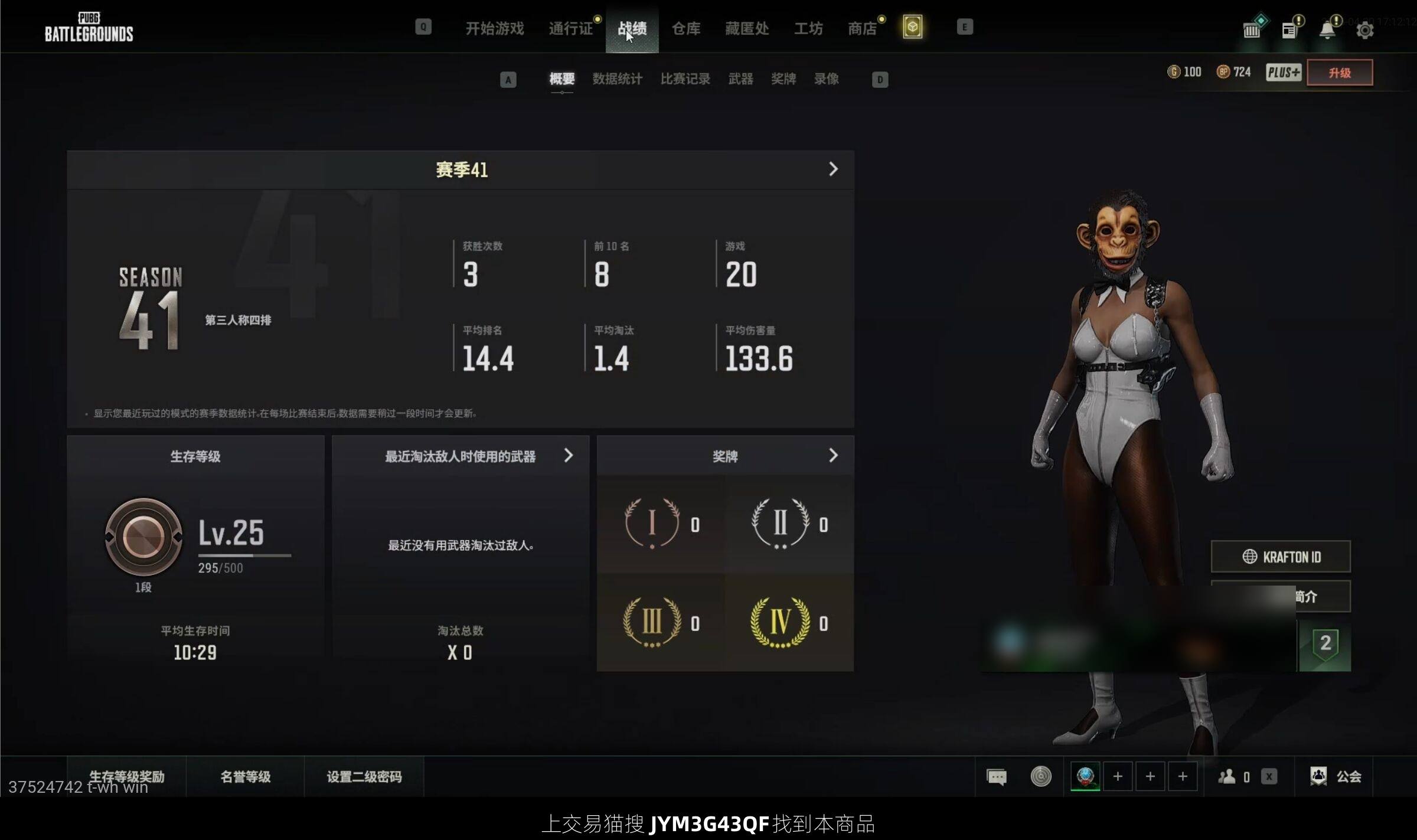This screenshot has height=840, width=1417.
Task: Select the 武器 weapons tab
Action: (740, 79)
